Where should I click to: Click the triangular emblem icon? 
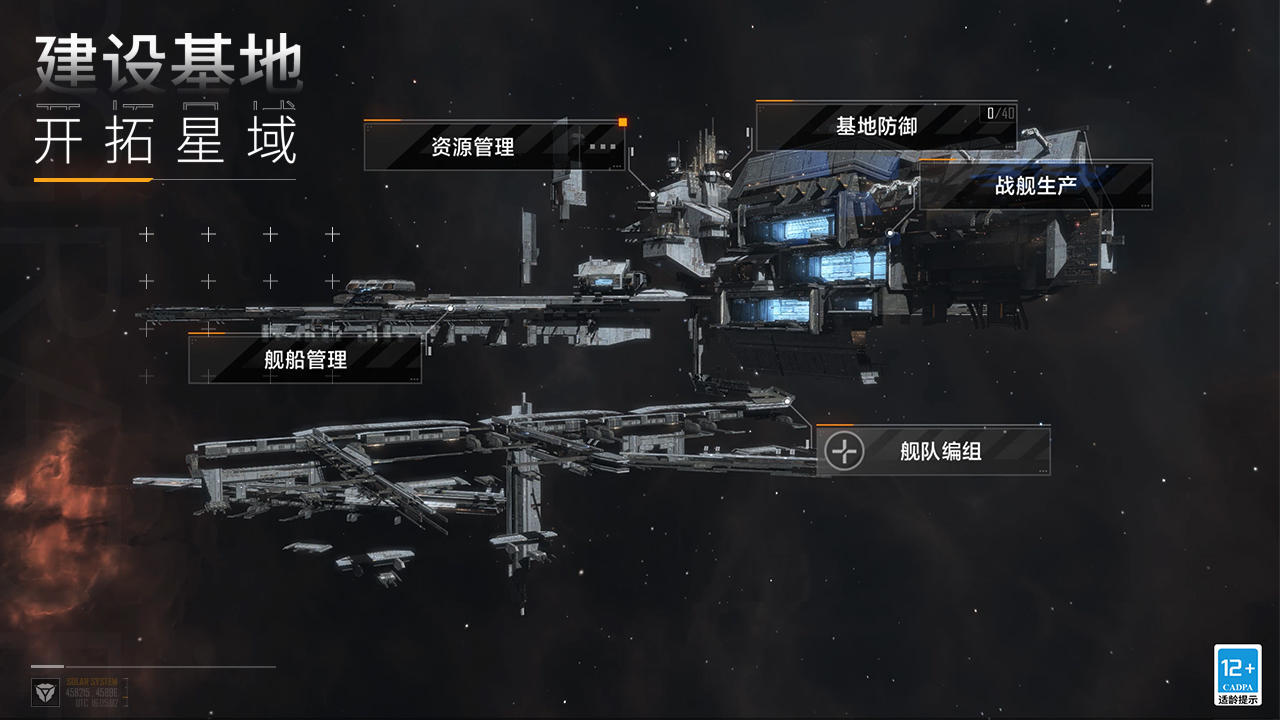pos(46,692)
